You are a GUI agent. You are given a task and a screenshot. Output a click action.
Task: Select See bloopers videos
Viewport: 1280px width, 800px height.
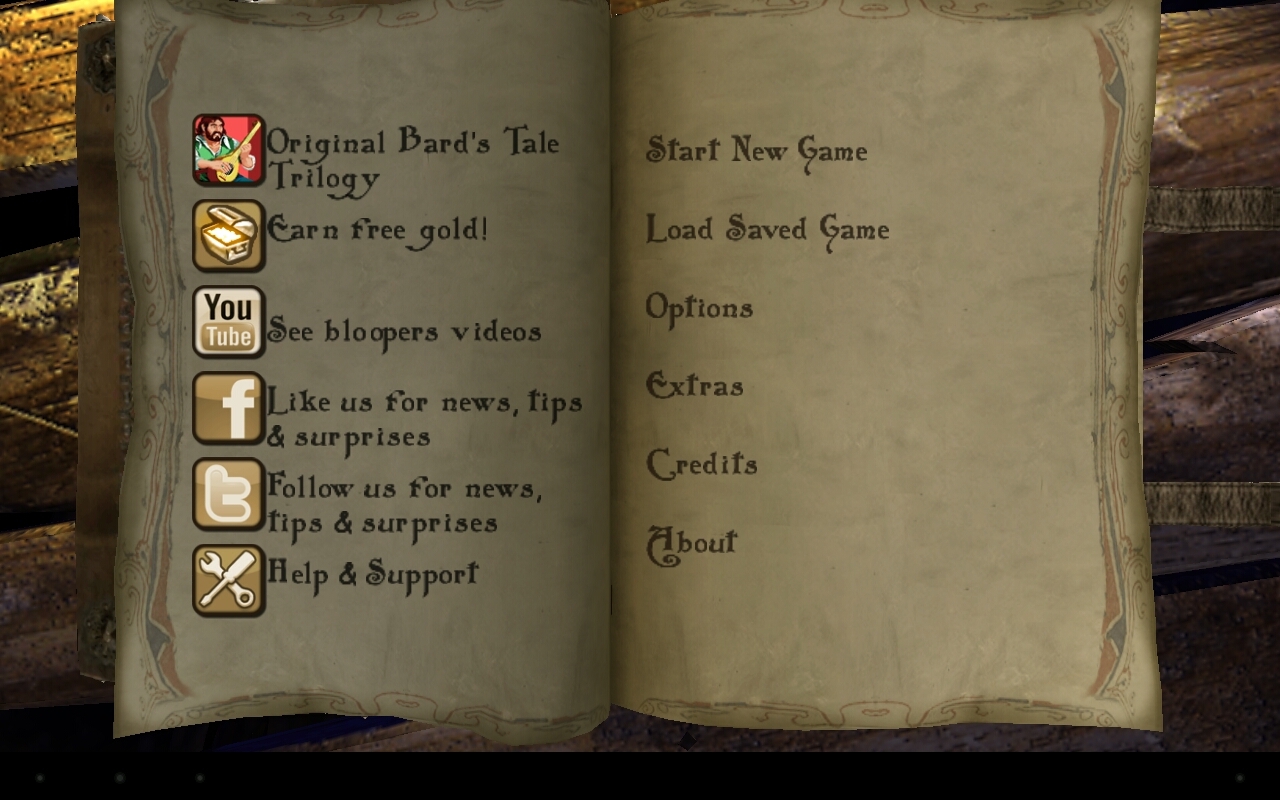pyautogui.click(x=404, y=332)
